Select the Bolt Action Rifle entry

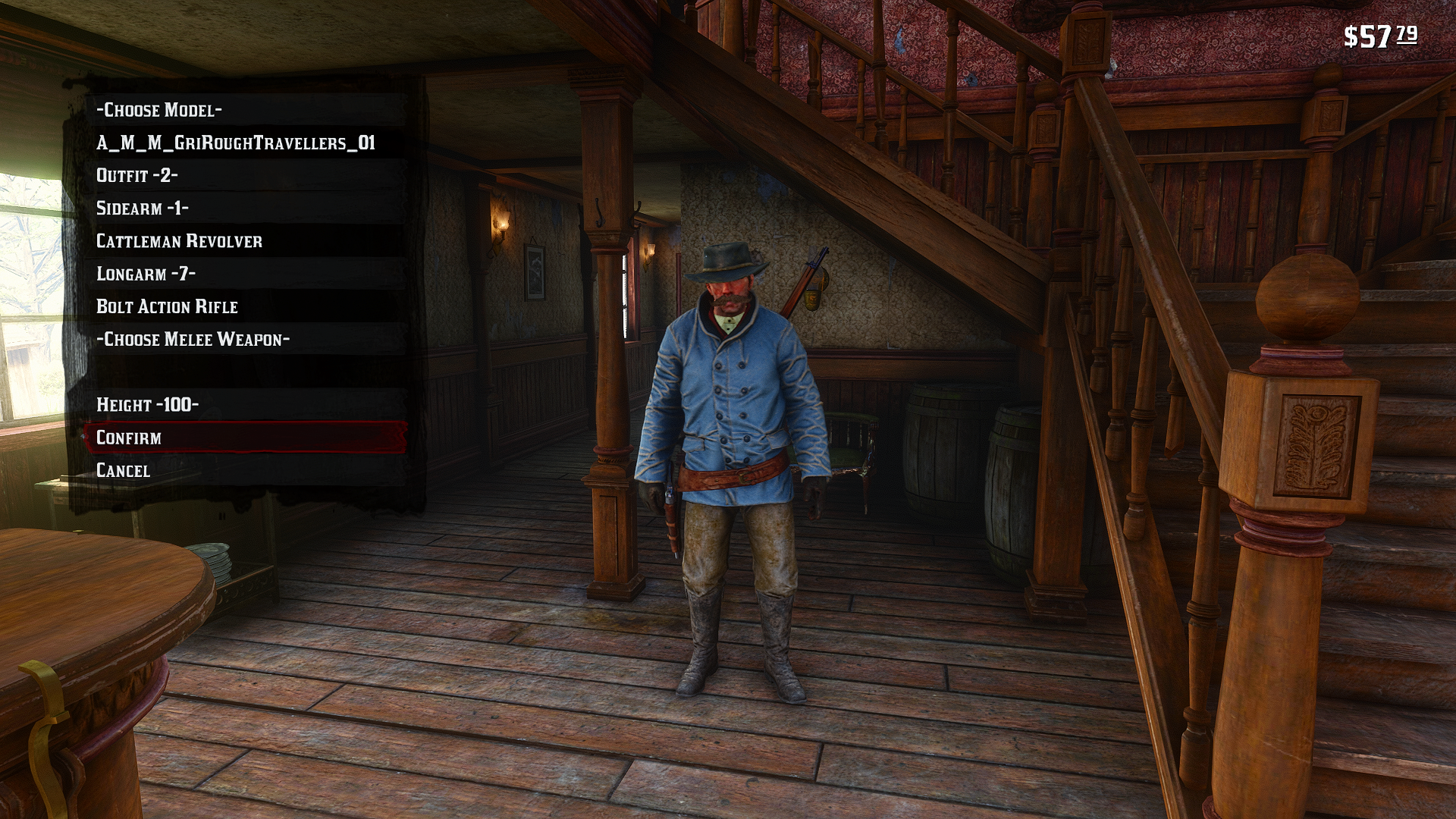[x=167, y=306]
